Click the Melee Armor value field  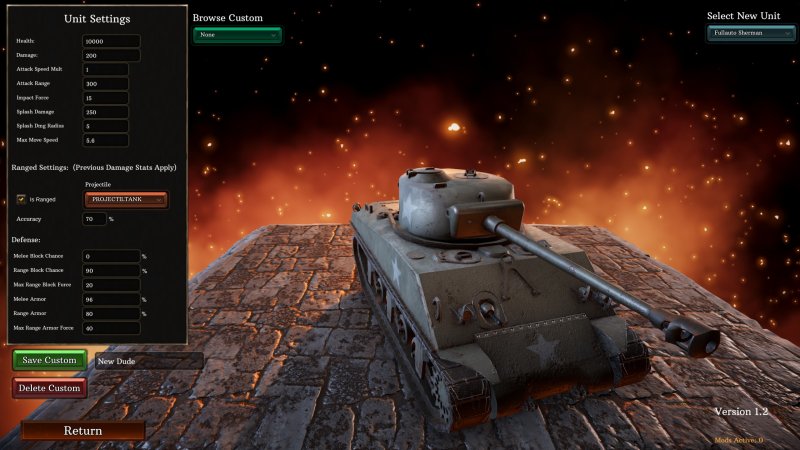111,299
